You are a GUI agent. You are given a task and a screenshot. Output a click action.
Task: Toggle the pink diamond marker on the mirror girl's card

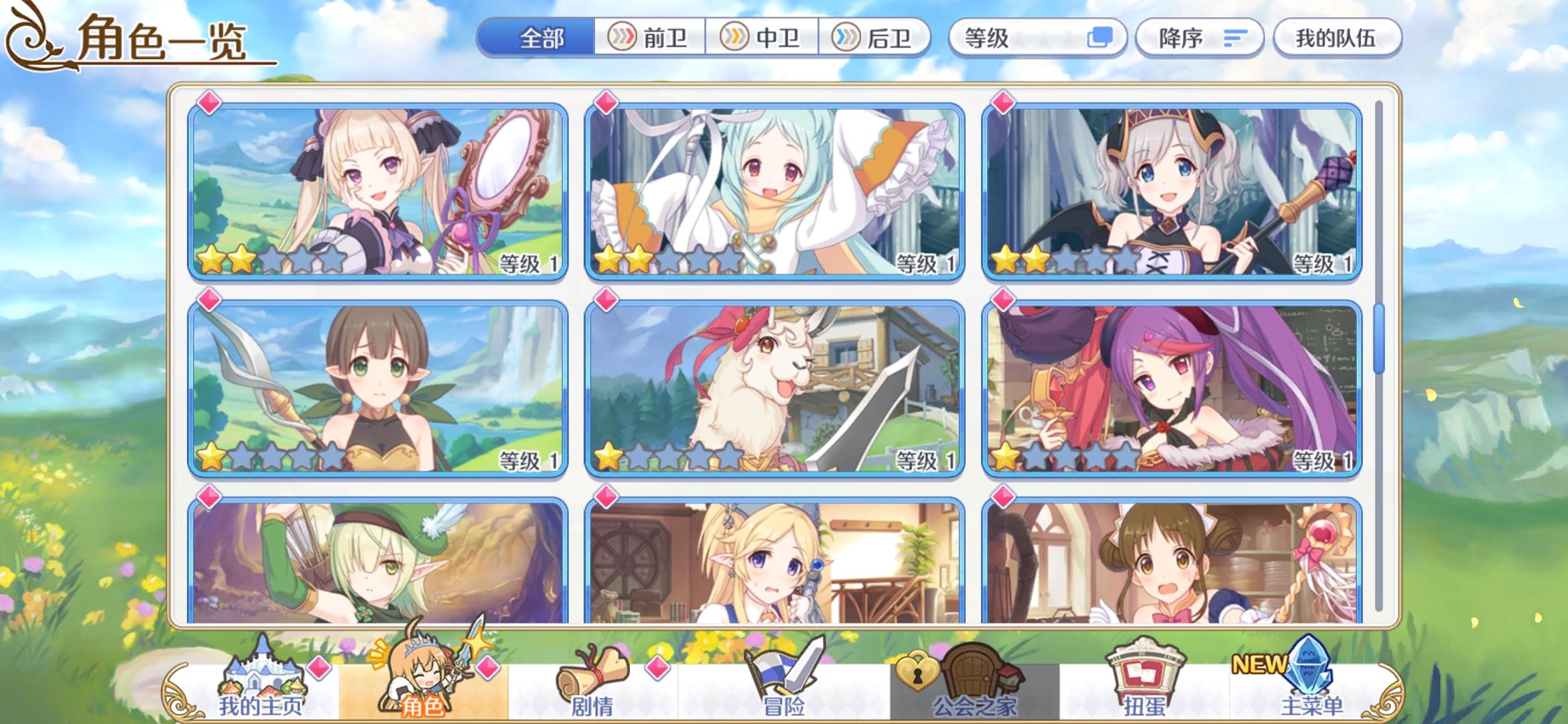(208, 102)
